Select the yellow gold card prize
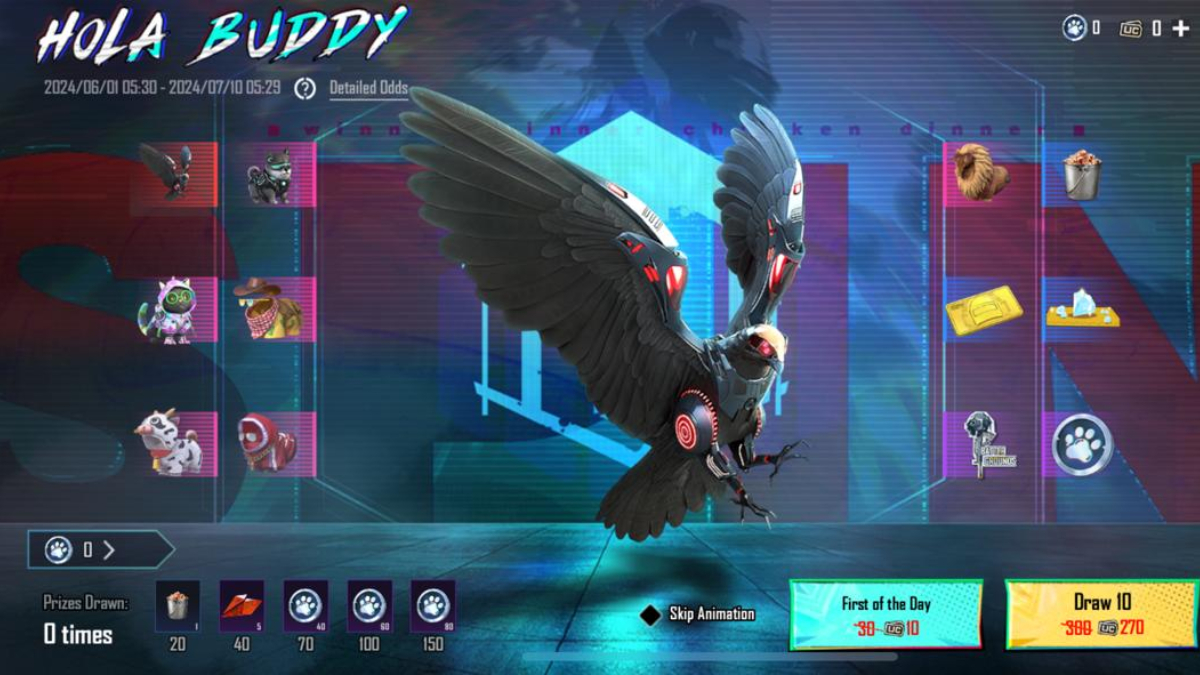 pyautogui.click(x=983, y=310)
